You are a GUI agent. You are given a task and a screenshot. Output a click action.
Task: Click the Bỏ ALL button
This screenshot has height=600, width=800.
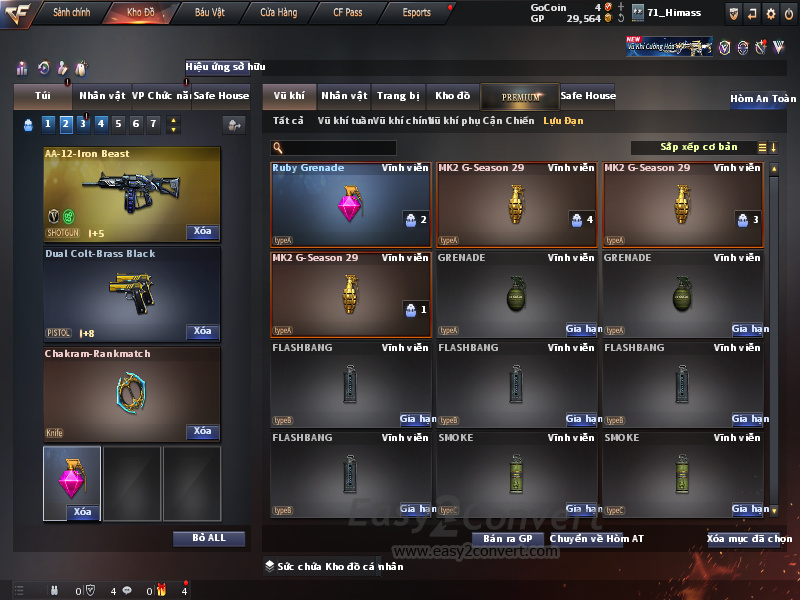pos(209,538)
